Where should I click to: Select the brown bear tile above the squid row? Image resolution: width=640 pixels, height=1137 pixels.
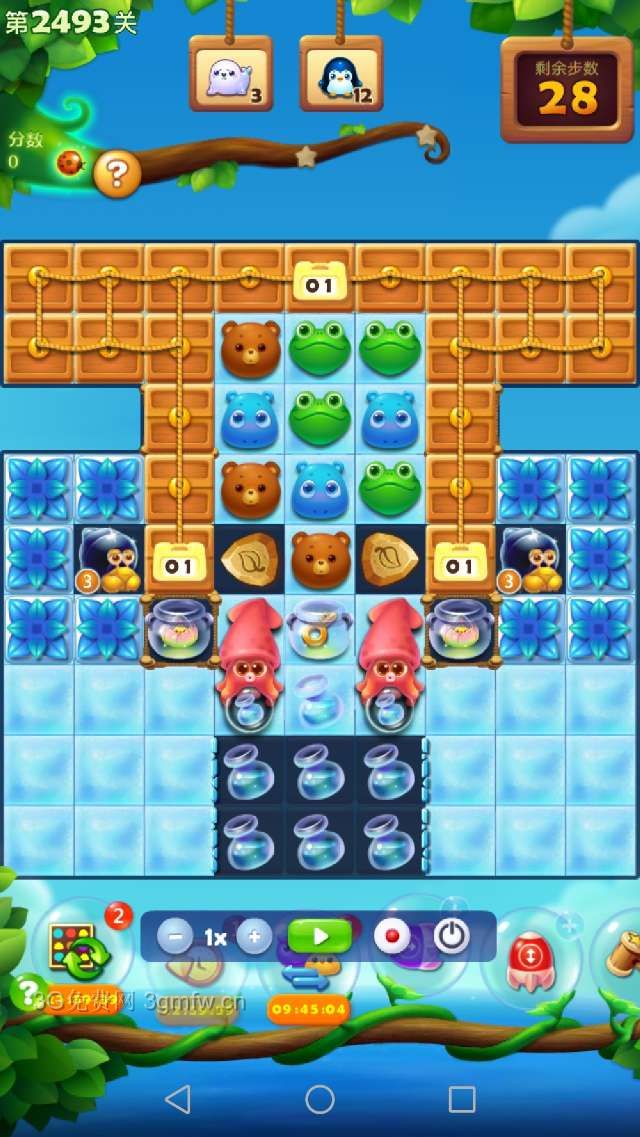[x=320, y=559]
